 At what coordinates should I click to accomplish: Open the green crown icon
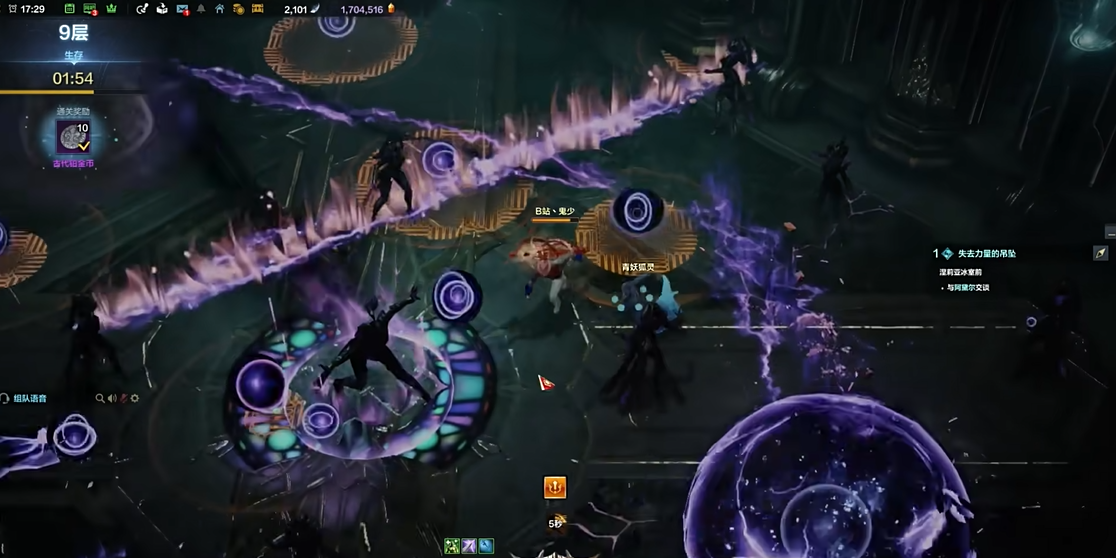(112, 9)
